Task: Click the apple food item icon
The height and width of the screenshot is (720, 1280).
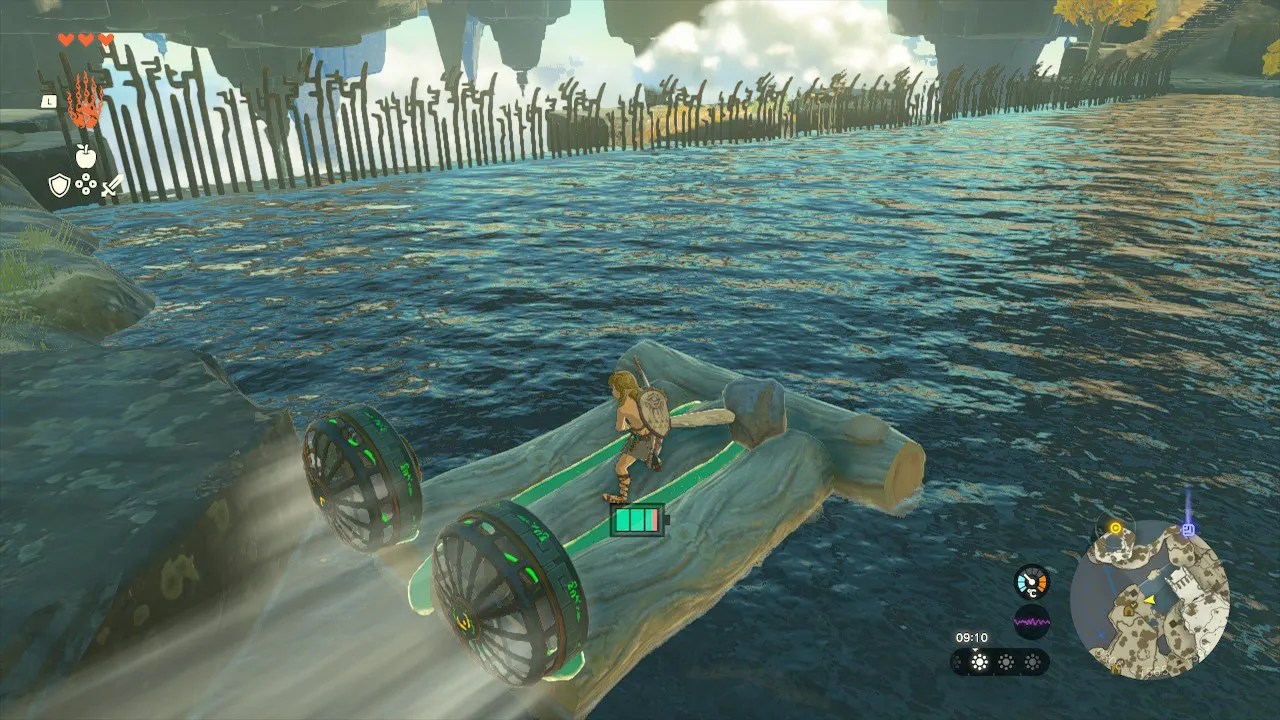Action: (86, 158)
